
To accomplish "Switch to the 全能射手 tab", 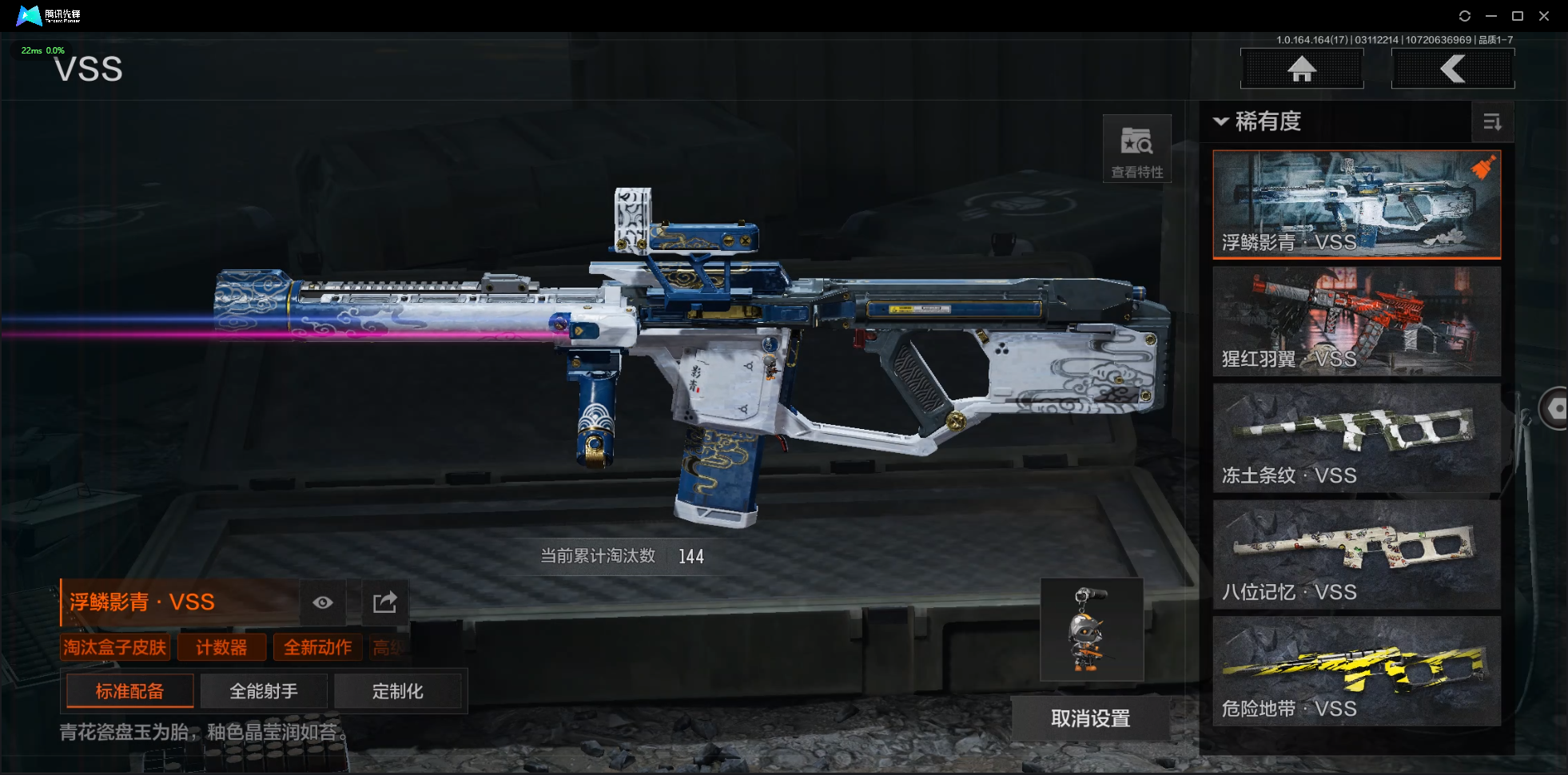I will point(264,691).
